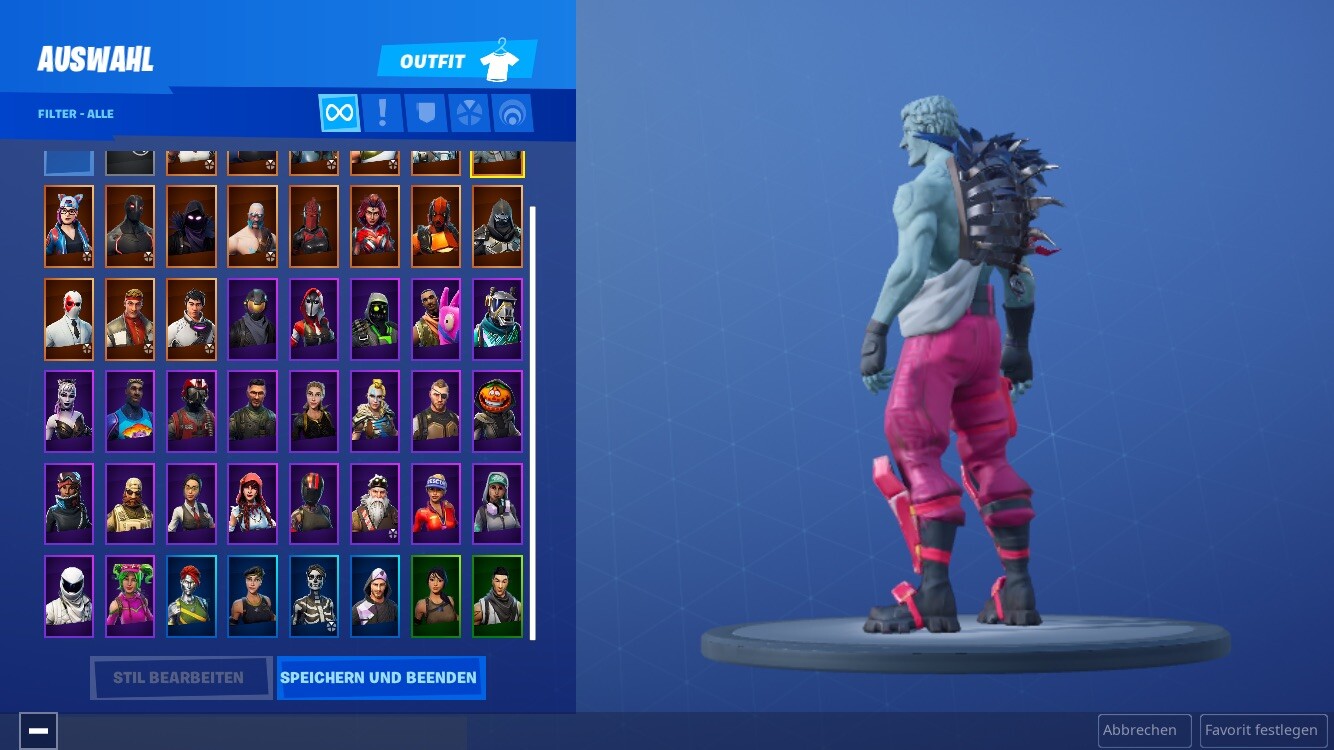
Task: Select the Skull Ranger skeleton skin
Action: coord(314,596)
